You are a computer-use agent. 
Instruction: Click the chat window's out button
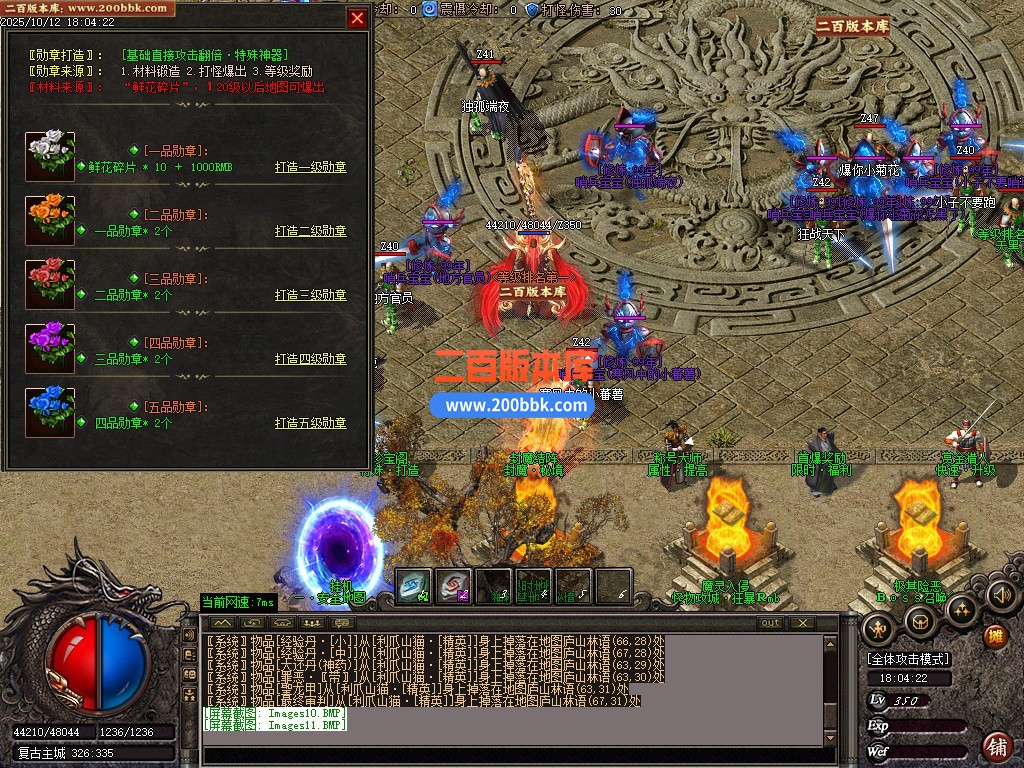(x=769, y=623)
